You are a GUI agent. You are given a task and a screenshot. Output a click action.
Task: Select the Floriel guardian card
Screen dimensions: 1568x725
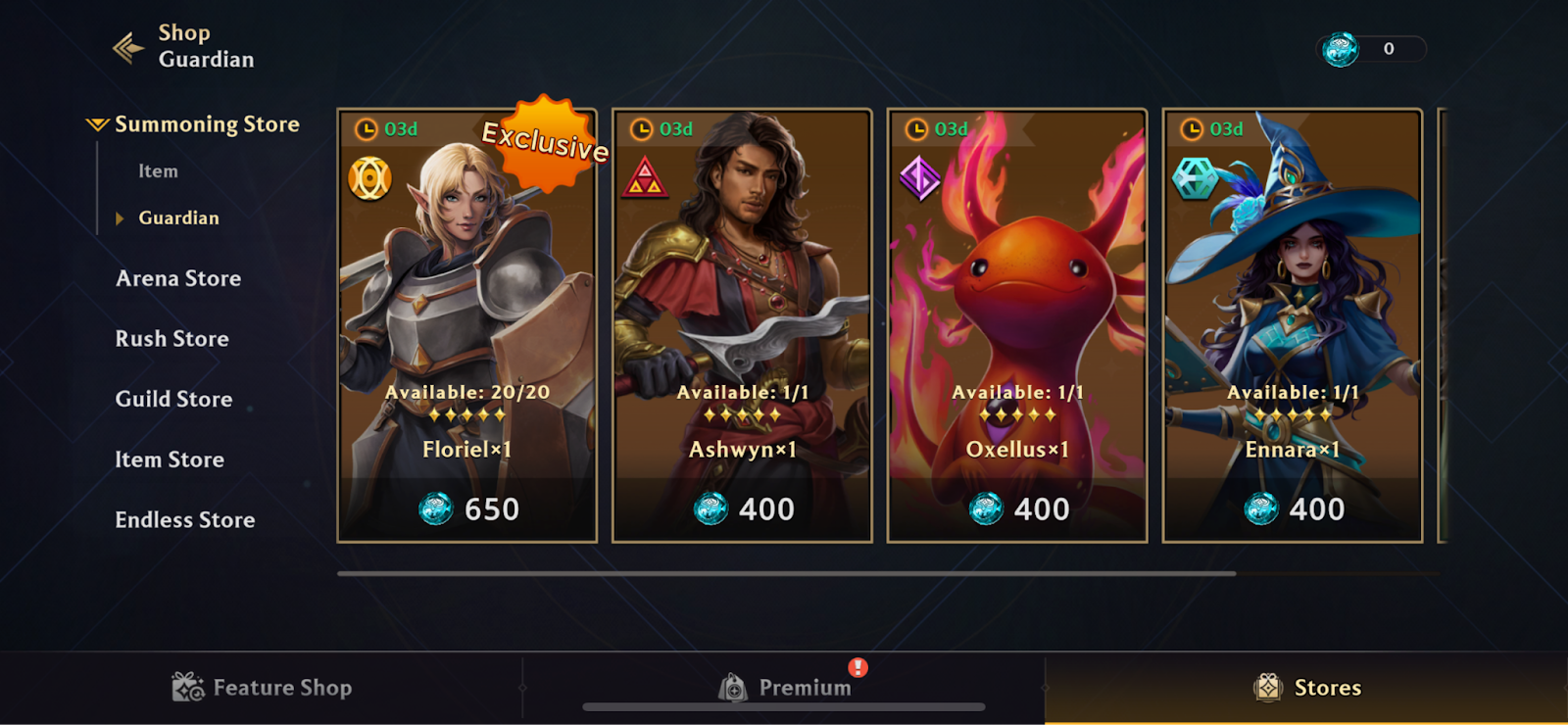466,294
